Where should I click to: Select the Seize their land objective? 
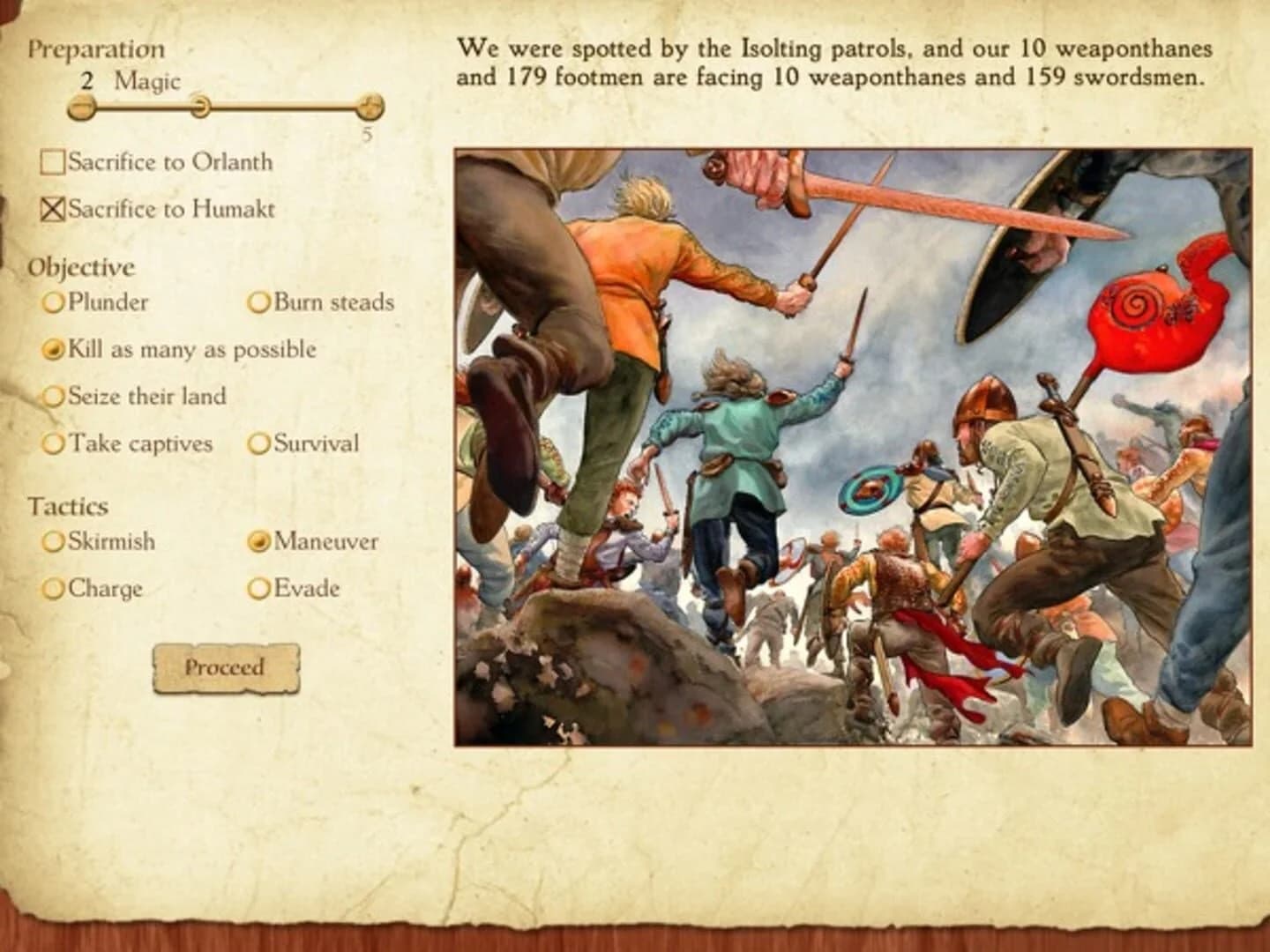[51, 396]
